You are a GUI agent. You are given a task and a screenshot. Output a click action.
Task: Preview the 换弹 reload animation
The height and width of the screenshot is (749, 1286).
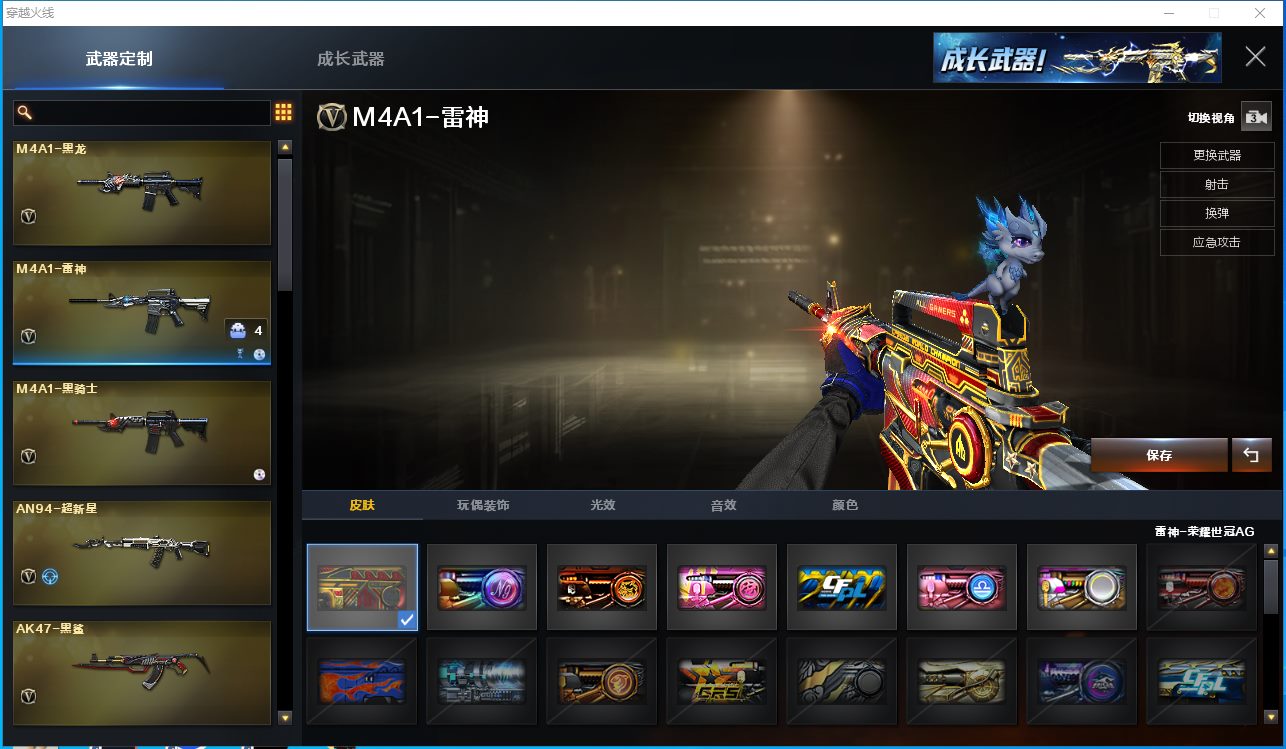[1216, 214]
